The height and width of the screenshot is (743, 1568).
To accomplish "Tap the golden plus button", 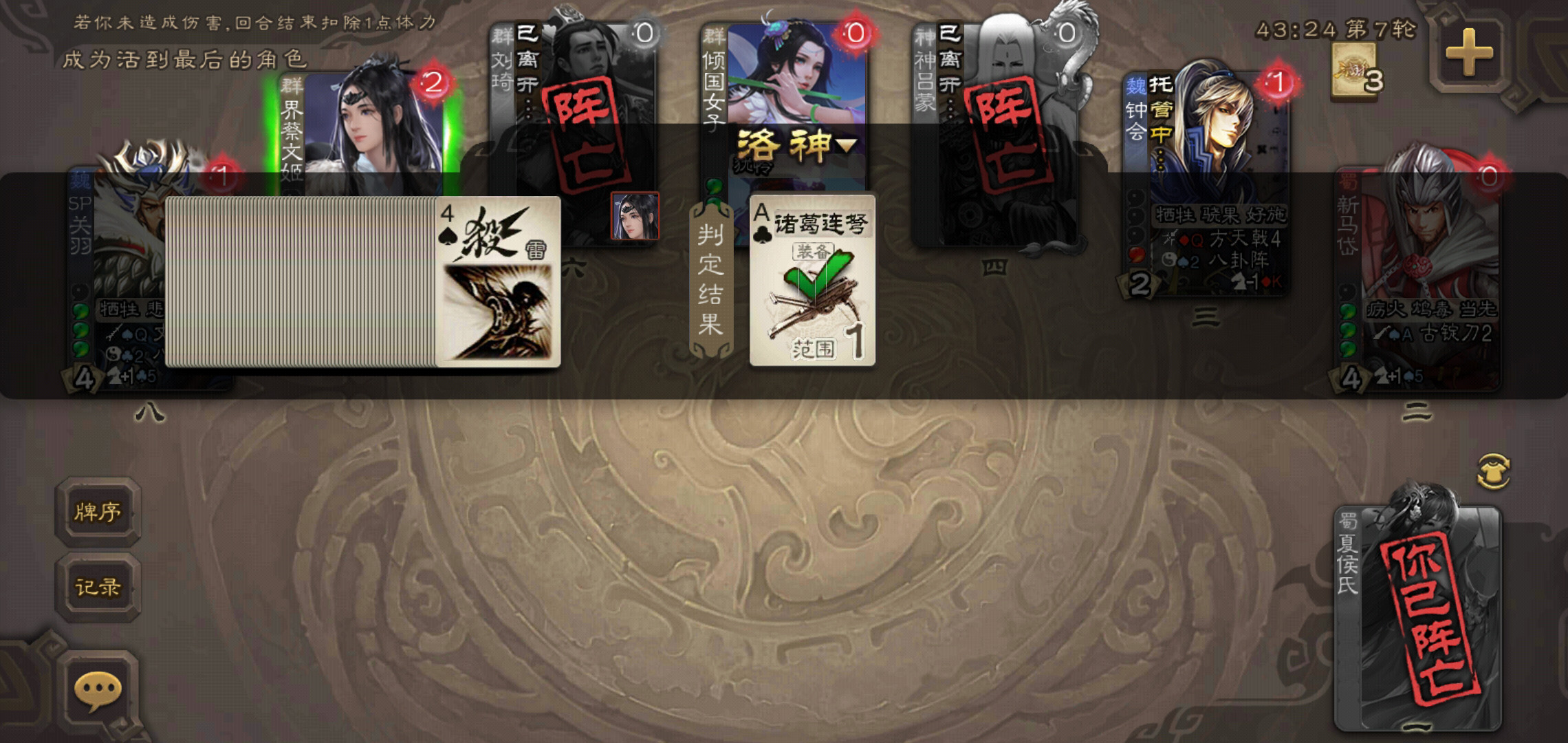I will pos(1468,53).
